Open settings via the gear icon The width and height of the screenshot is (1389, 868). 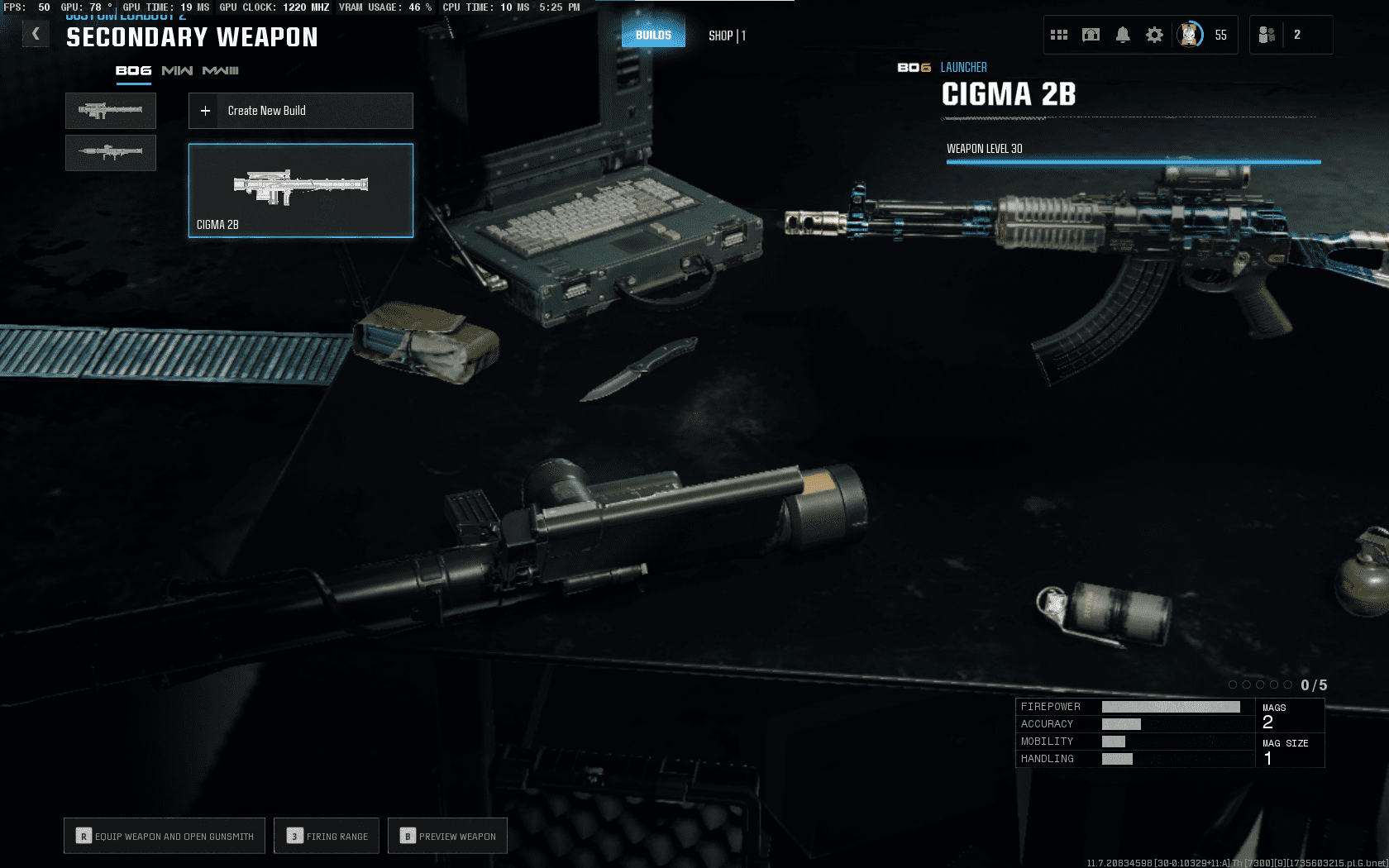tap(1154, 35)
